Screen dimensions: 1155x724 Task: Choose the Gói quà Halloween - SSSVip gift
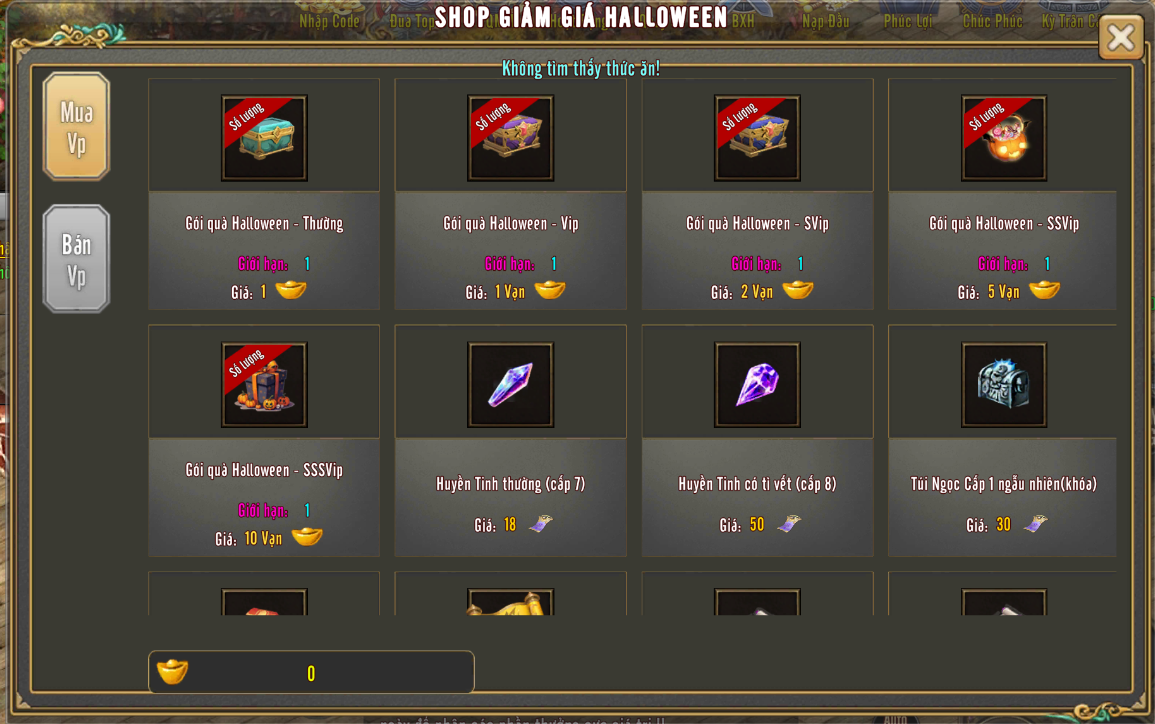[264, 385]
